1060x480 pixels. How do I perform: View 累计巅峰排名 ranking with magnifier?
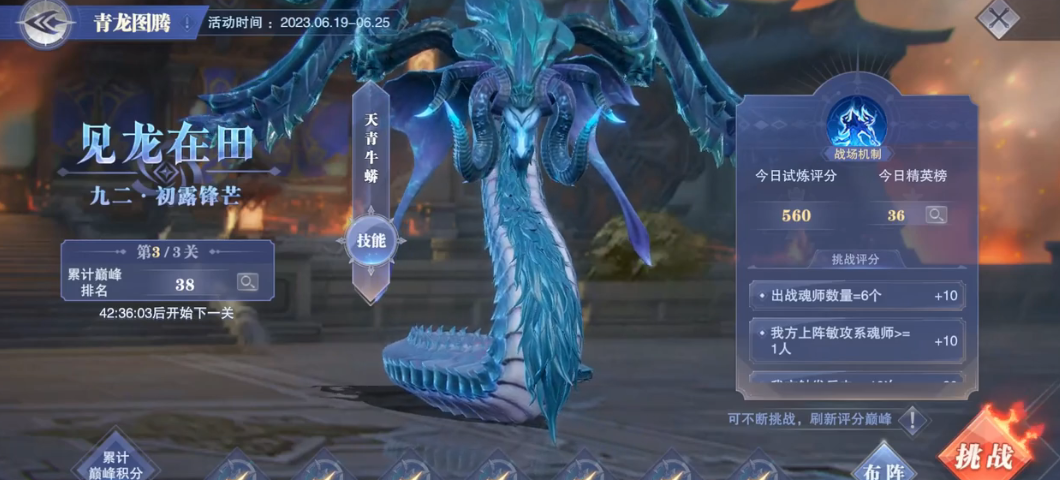[x=247, y=283]
